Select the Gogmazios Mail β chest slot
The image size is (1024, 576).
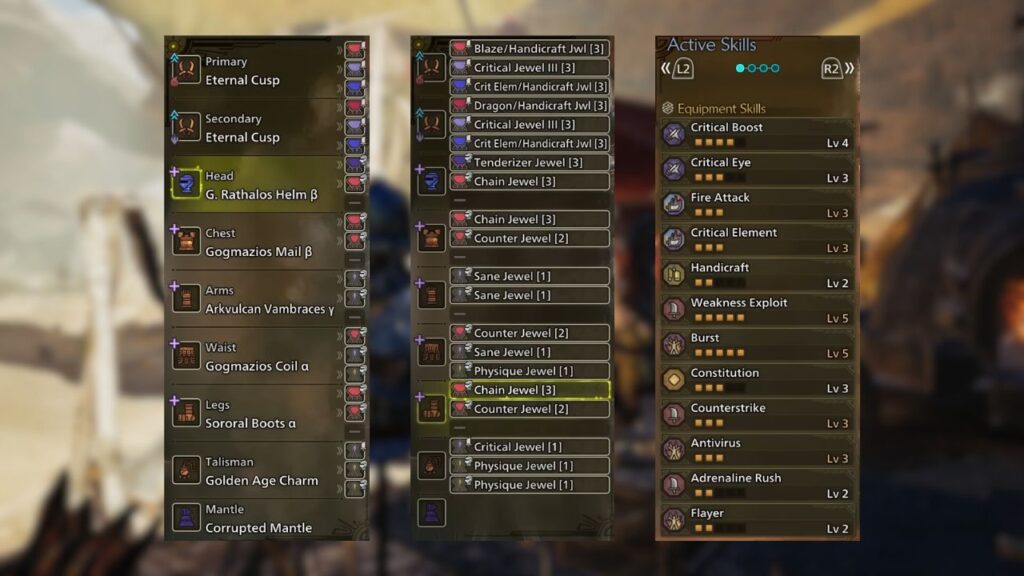coord(255,242)
